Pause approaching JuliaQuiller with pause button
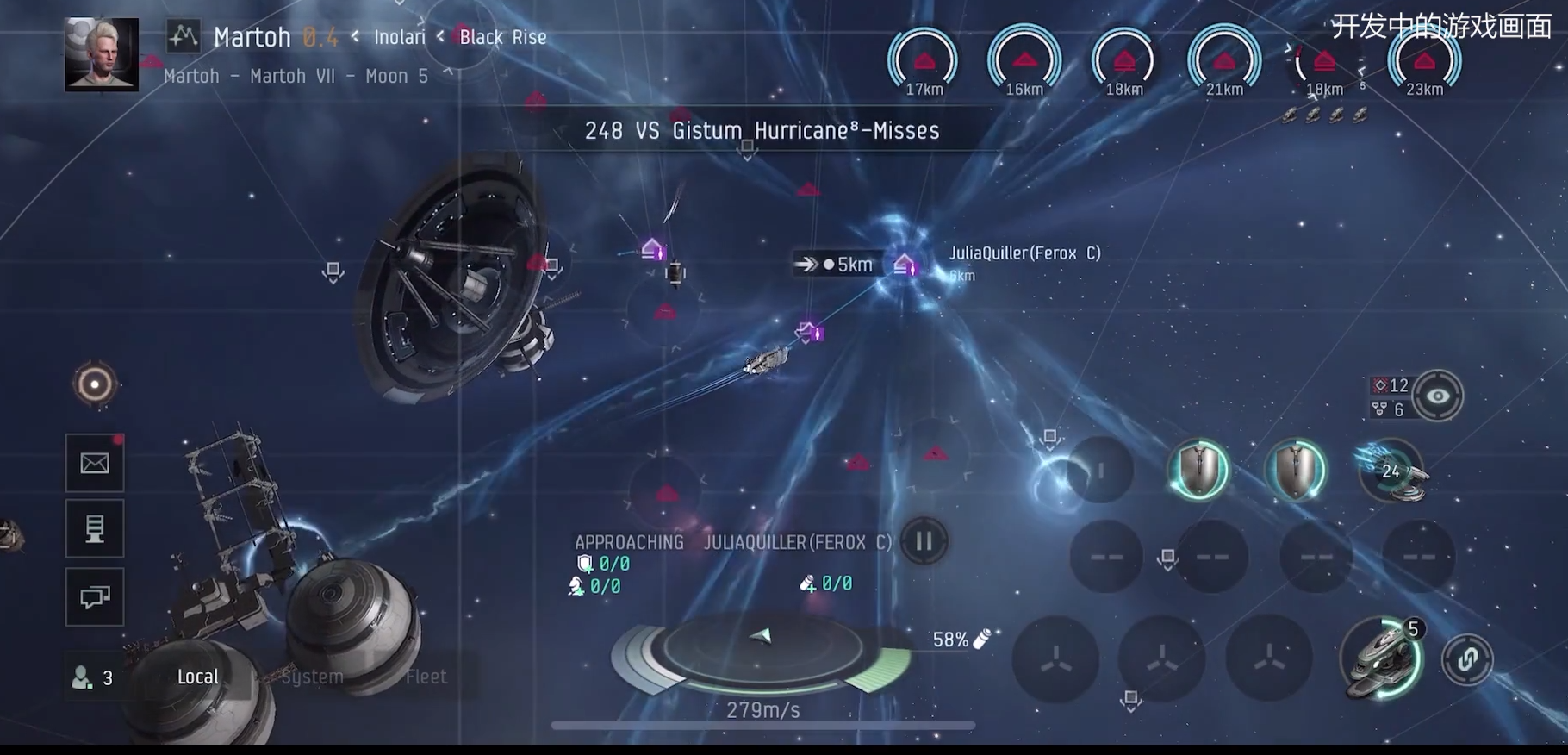 [924, 541]
